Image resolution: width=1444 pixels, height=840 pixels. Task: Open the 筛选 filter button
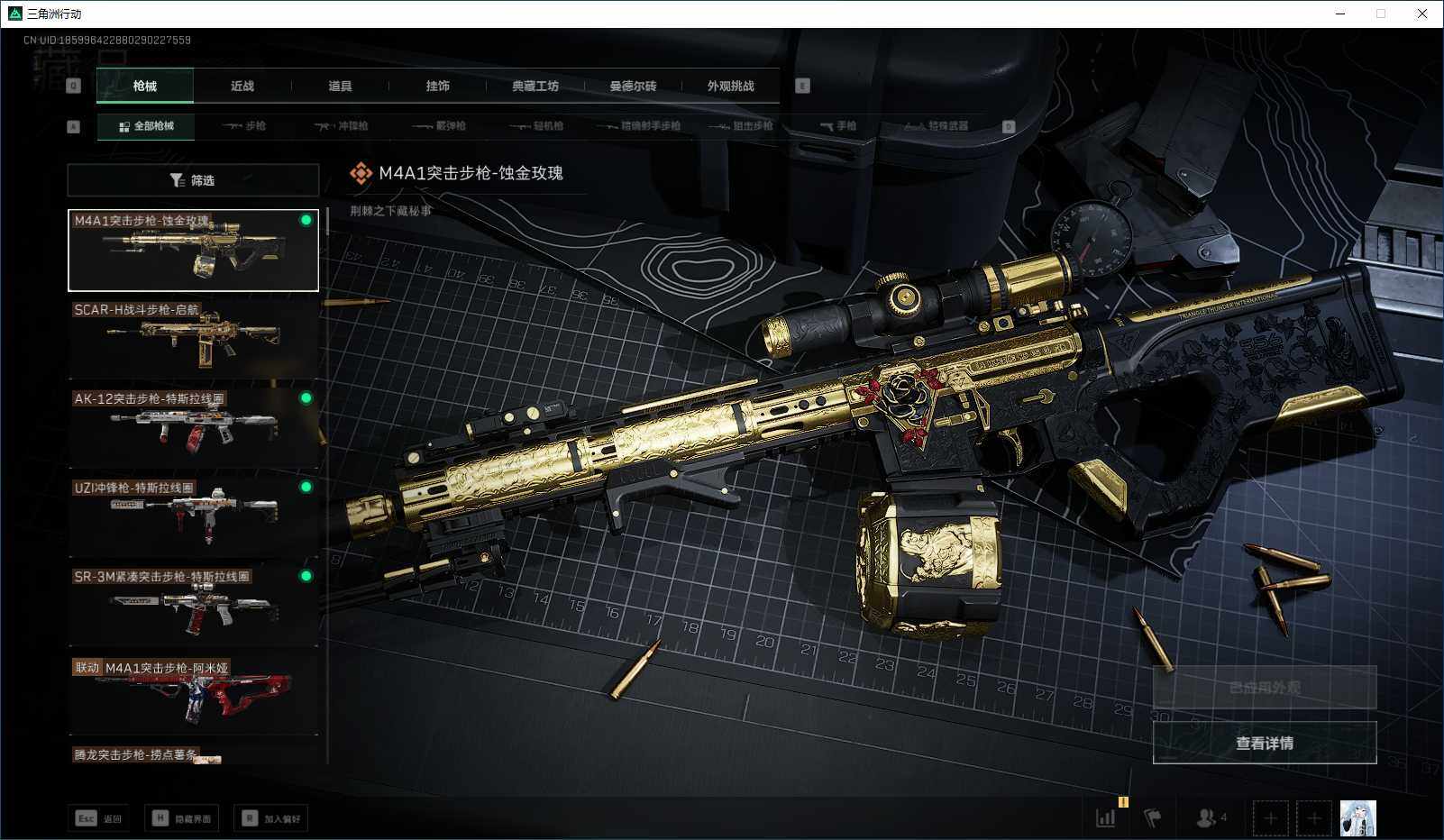tap(193, 180)
